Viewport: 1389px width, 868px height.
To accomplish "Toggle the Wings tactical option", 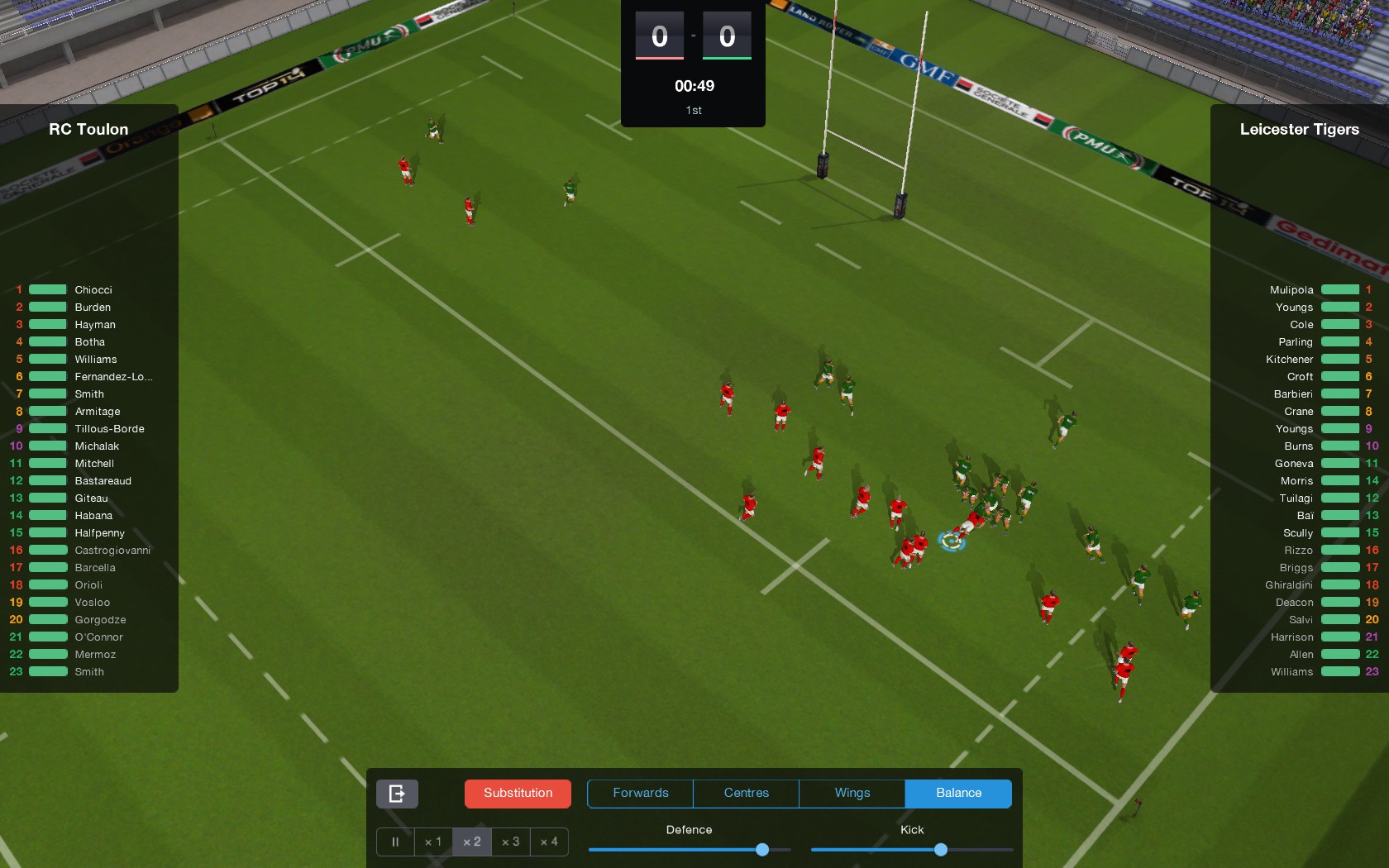I will coord(851,793).
